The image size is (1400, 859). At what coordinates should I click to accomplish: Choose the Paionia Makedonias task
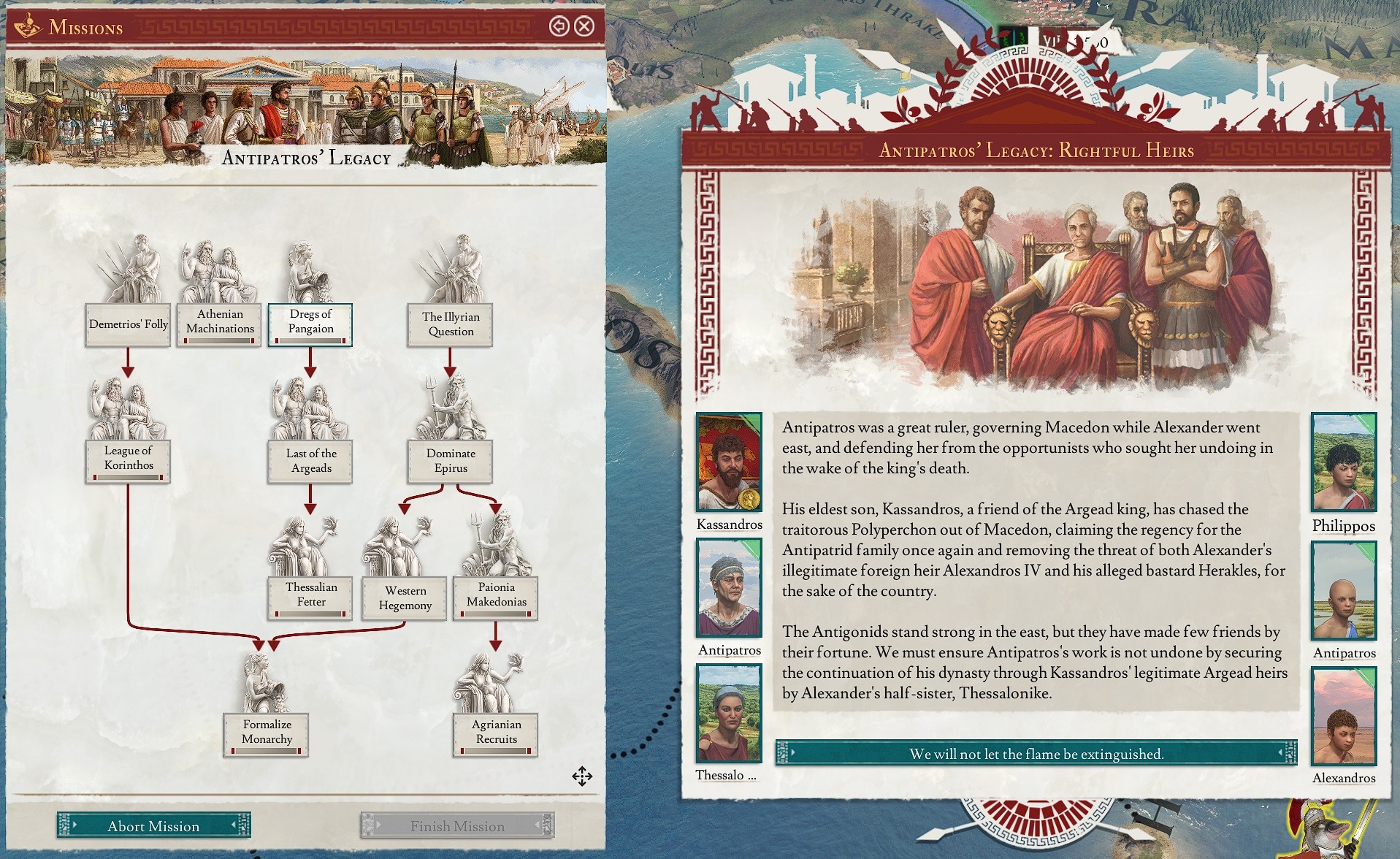tap(496, 595)
